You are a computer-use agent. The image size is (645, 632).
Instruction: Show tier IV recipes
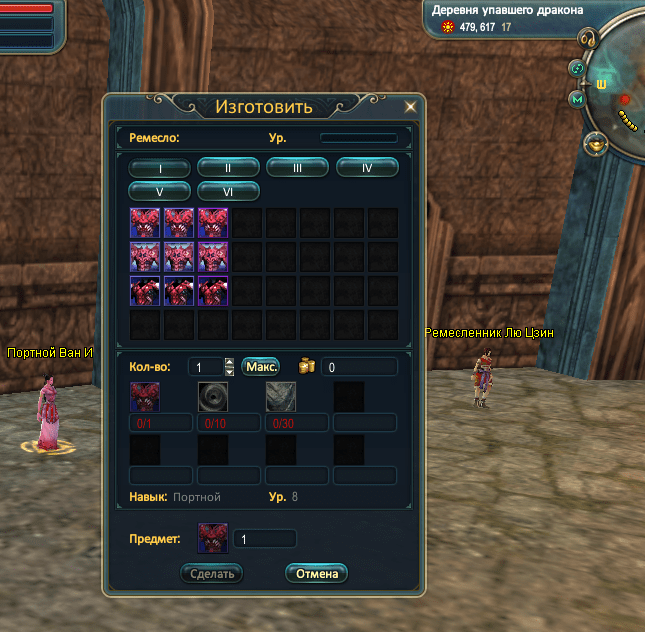tap(367, 168)
